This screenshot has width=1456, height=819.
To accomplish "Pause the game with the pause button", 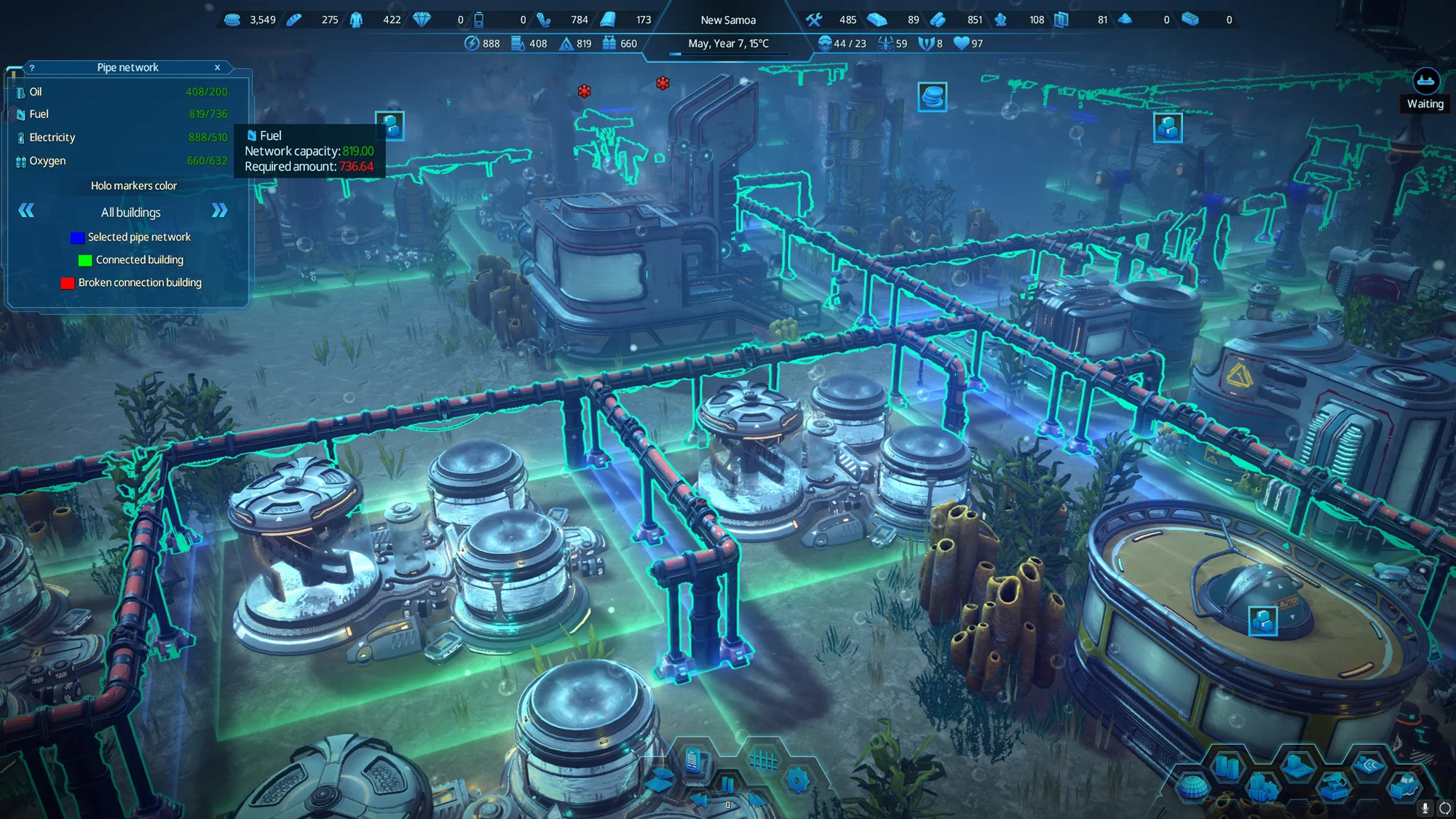I will (727, 784).
